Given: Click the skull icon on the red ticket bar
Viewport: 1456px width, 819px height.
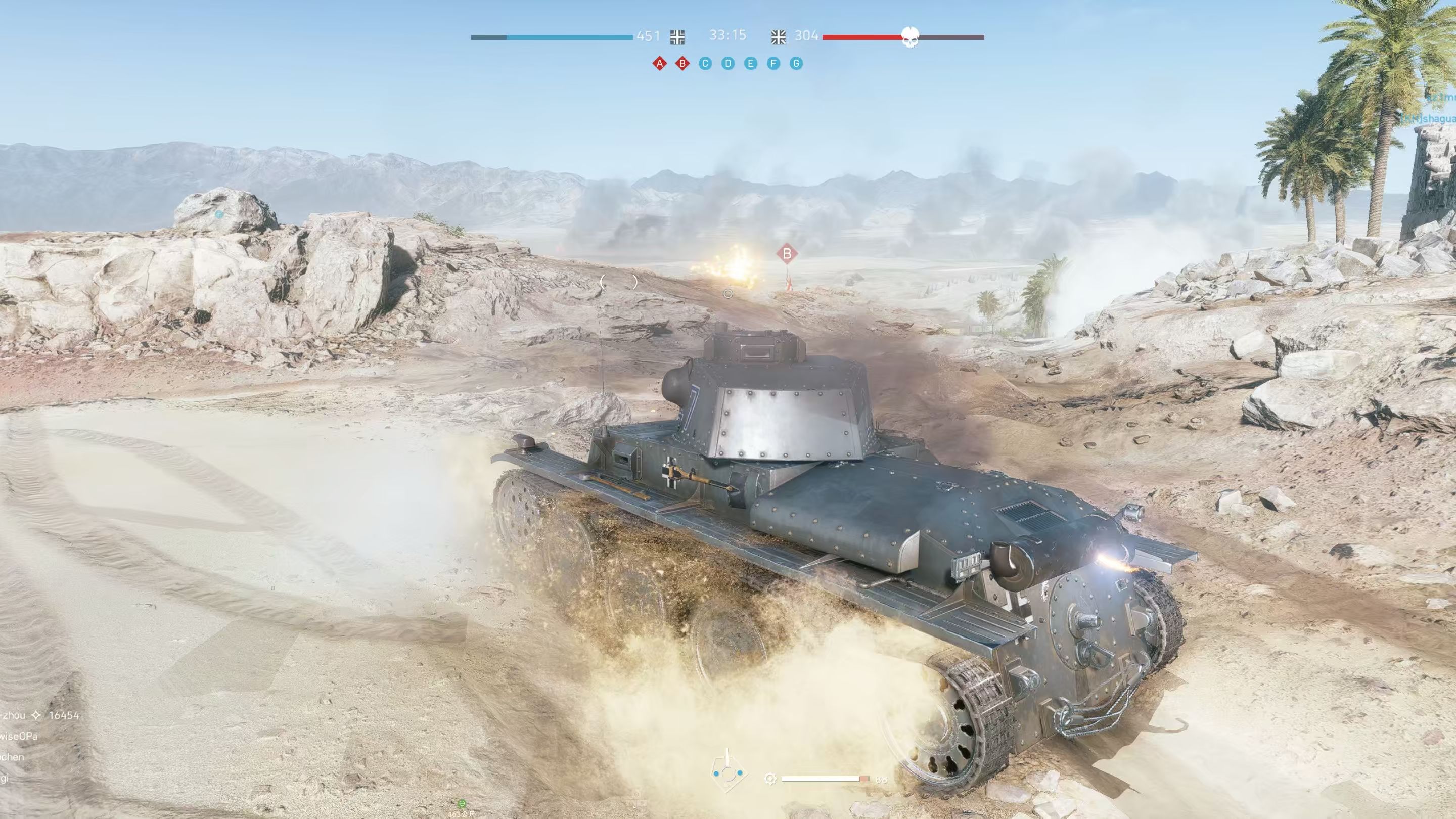Looking at the screenshot, I should (909, 37).
